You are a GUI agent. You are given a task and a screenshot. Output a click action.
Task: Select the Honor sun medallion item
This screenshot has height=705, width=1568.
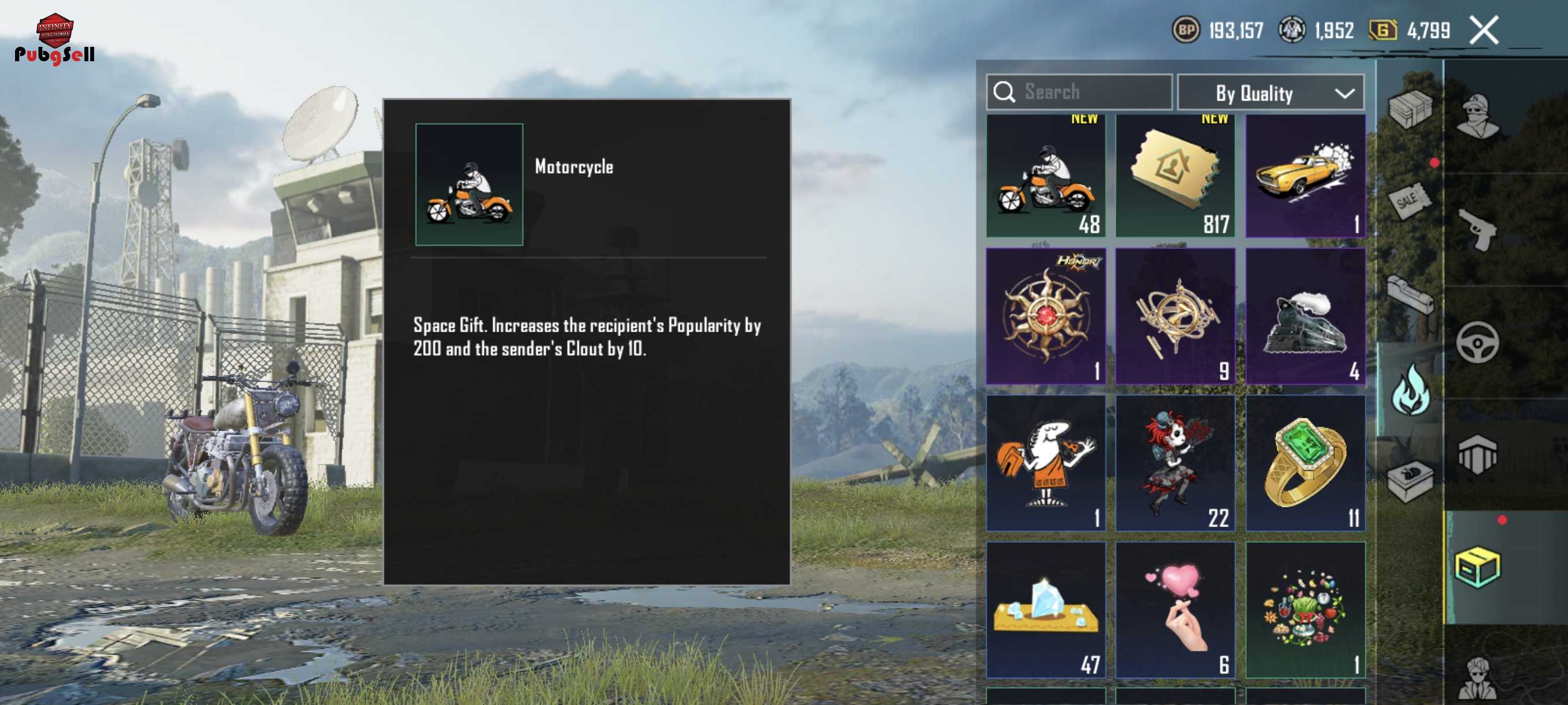tap(1045, 316)
